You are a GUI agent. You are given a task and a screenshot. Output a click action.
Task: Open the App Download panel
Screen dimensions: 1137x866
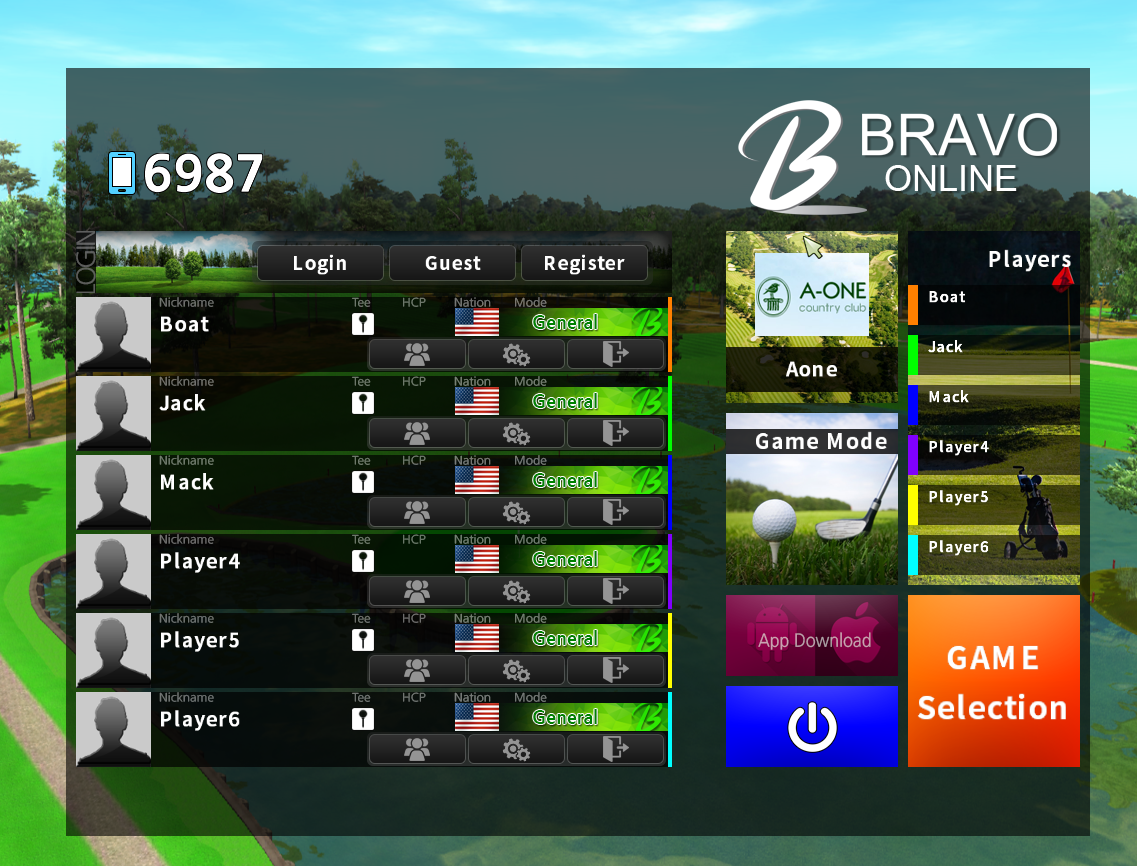[x=811, y=636]
